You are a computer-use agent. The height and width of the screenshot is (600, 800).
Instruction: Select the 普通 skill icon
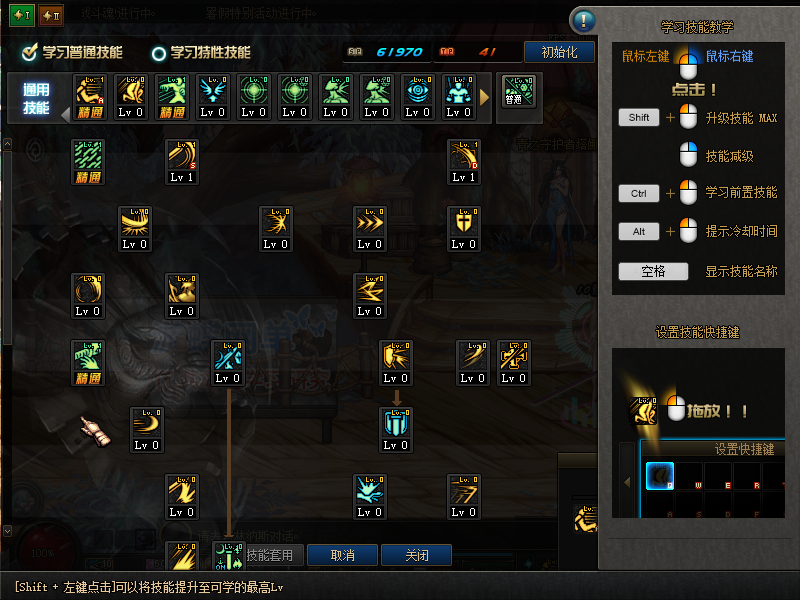[518, 92]
